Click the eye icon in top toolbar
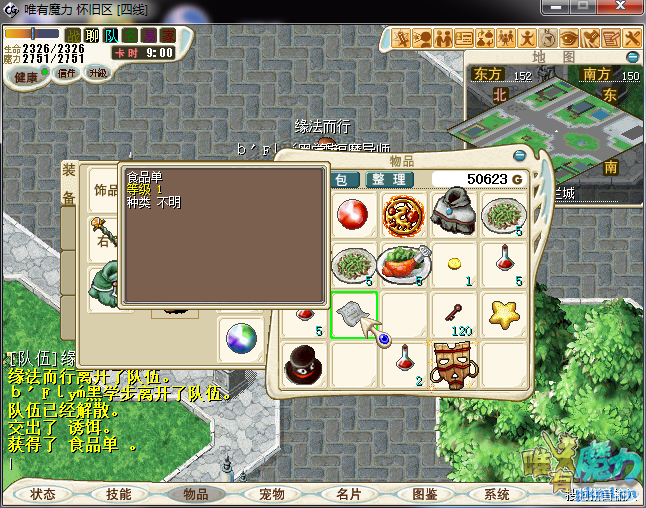This screenshot has width=646, height=508. pos(569,39)
